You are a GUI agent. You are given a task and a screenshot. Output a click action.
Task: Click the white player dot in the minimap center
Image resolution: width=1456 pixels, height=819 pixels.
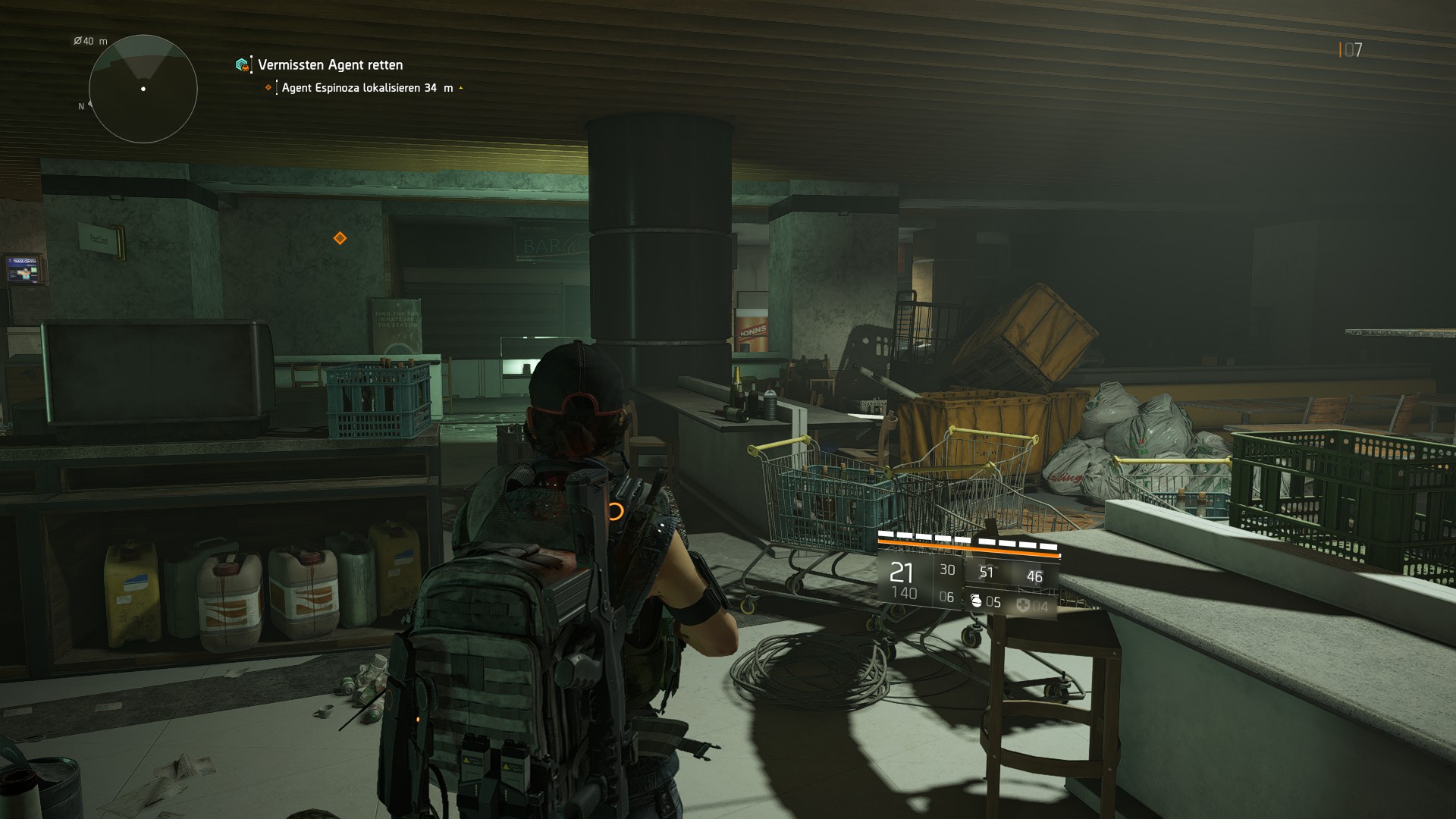(x=143, y=90)
